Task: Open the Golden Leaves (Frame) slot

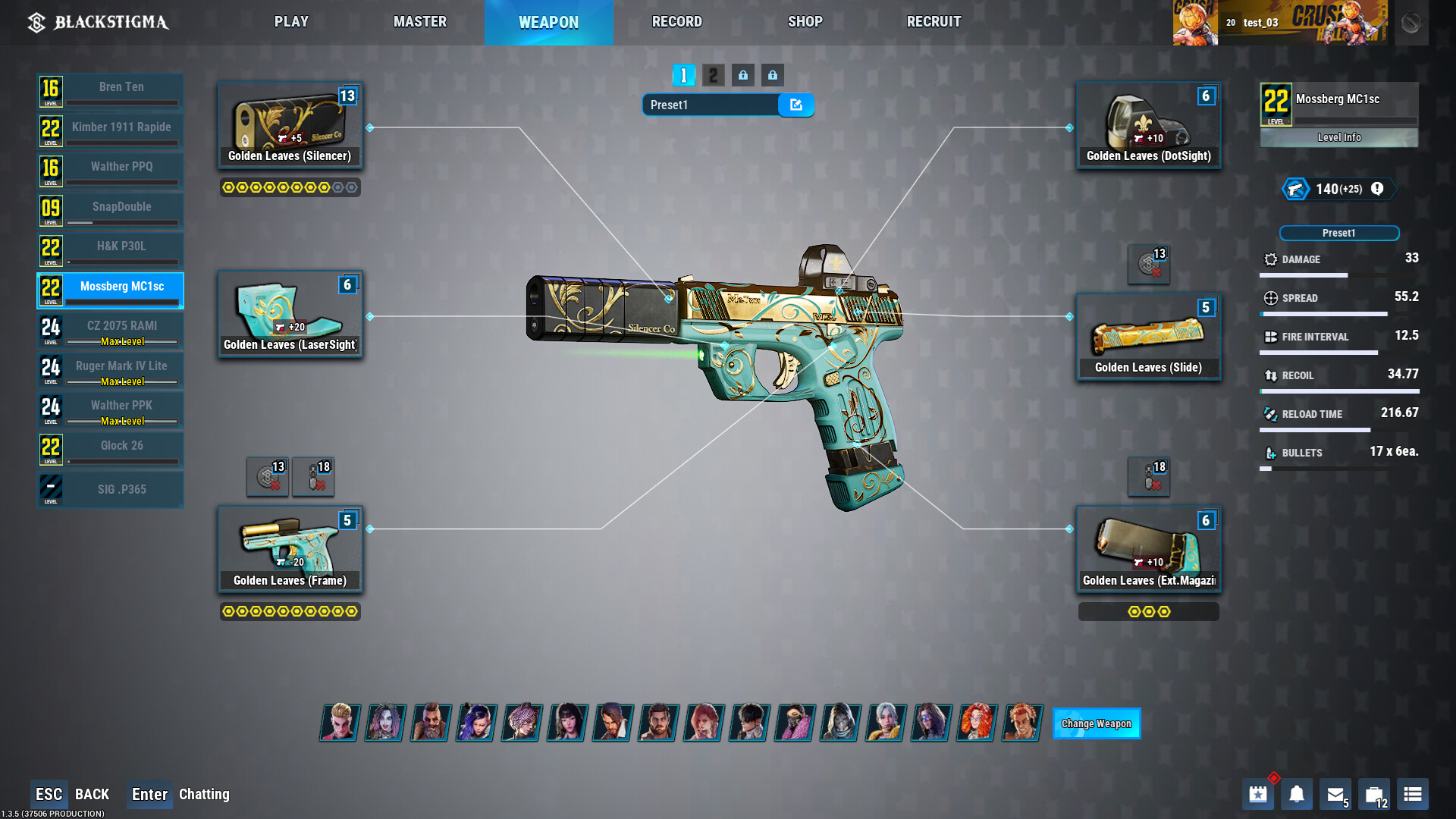Action: pos(290,549)
